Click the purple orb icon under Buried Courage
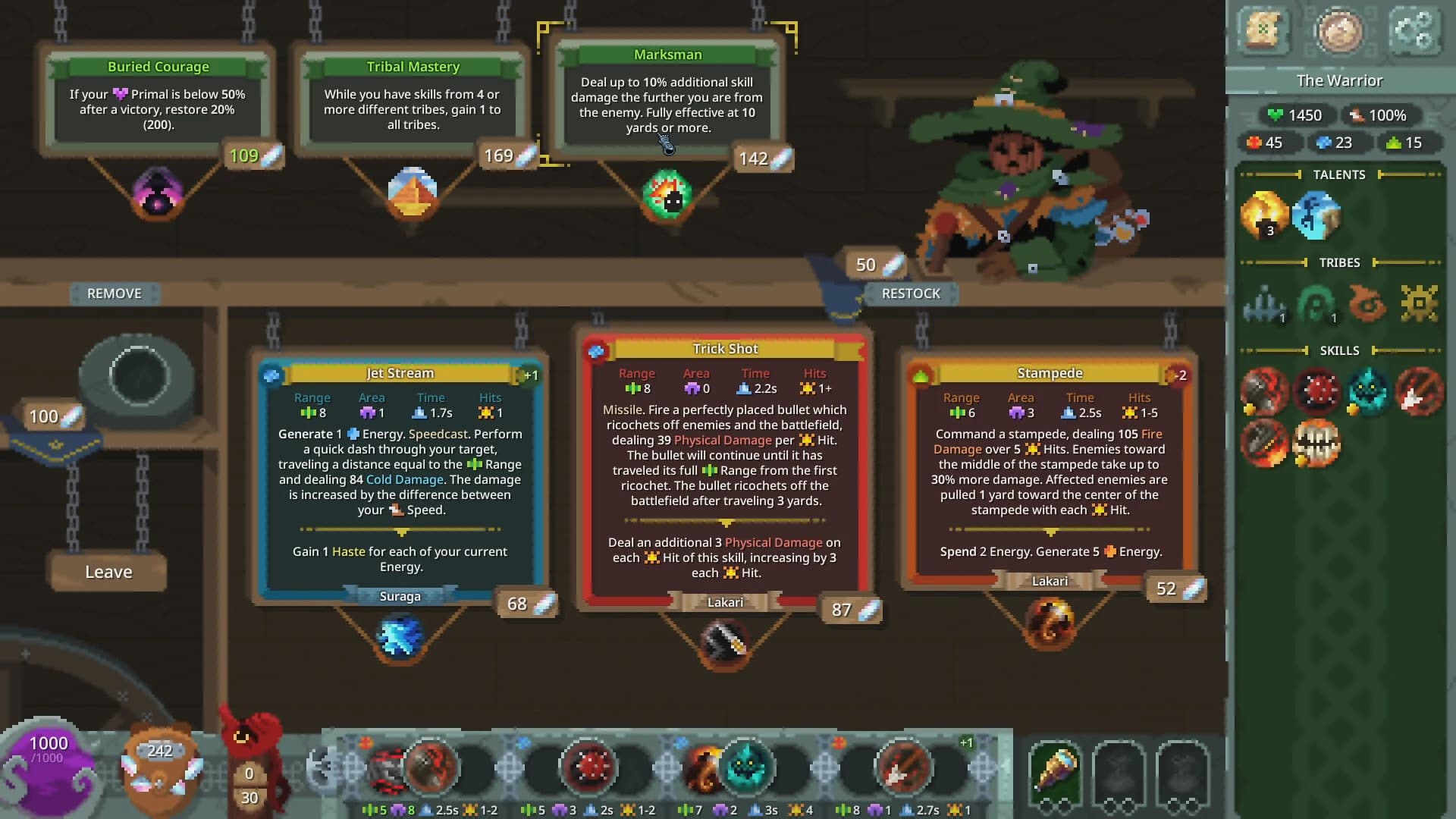 click(158, 196)
